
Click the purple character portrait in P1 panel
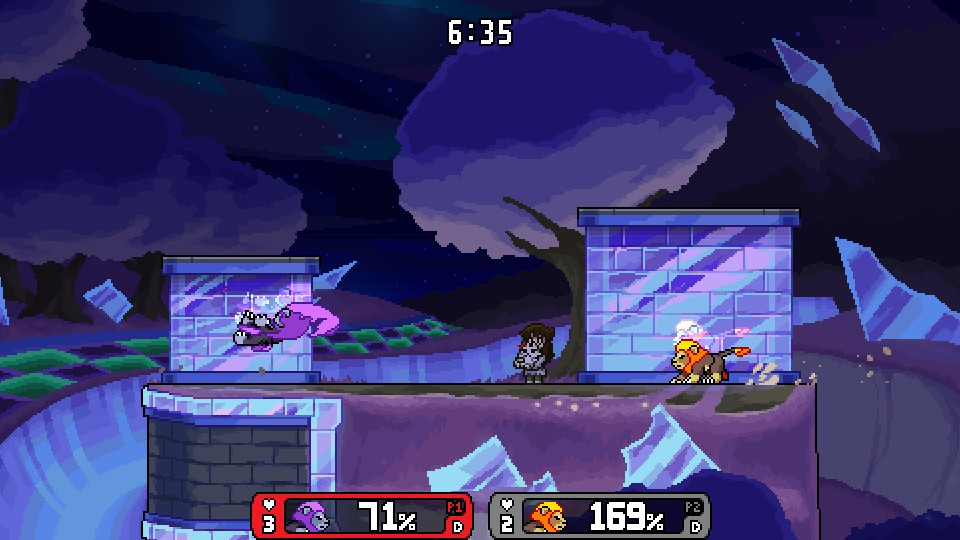(x=307, y=517)
